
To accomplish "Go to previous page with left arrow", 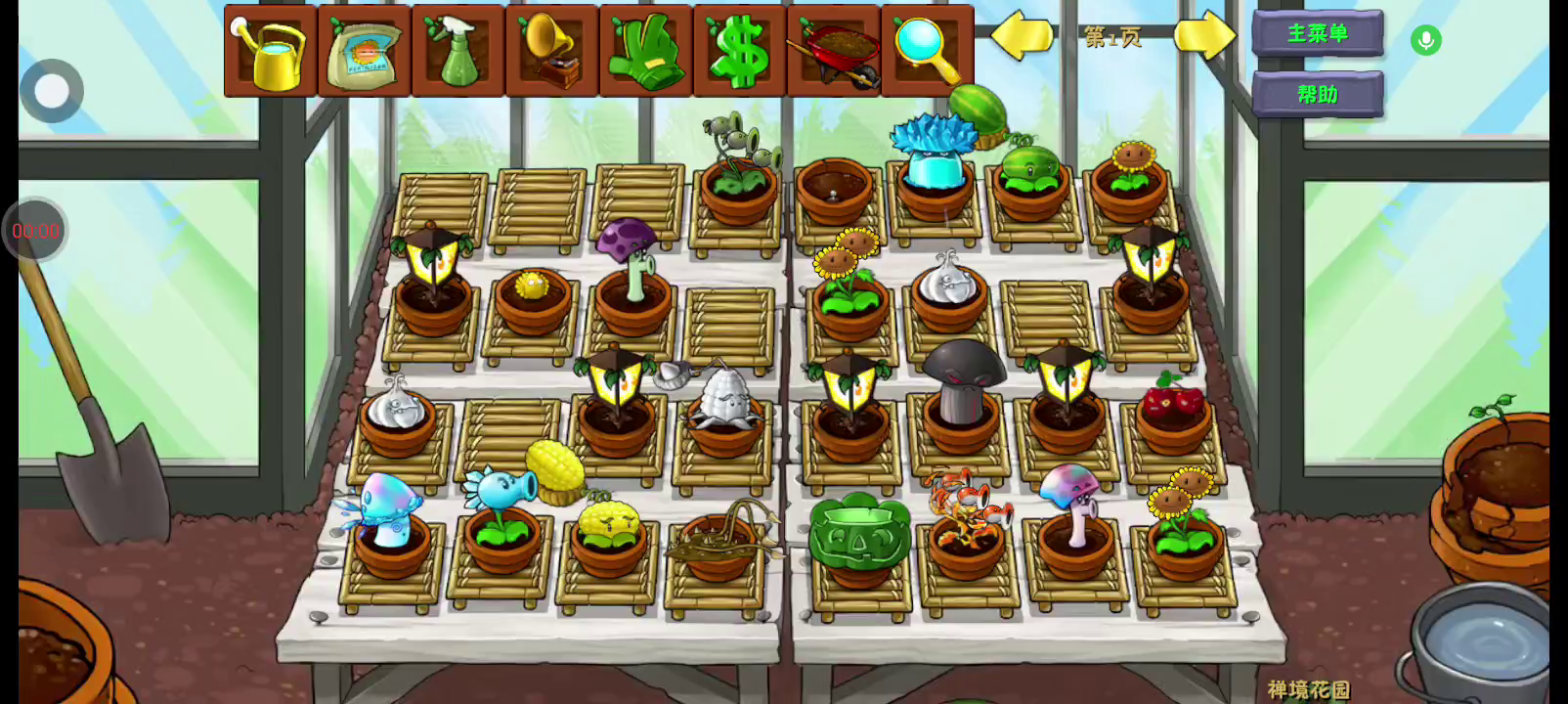I will (1022, 36).
